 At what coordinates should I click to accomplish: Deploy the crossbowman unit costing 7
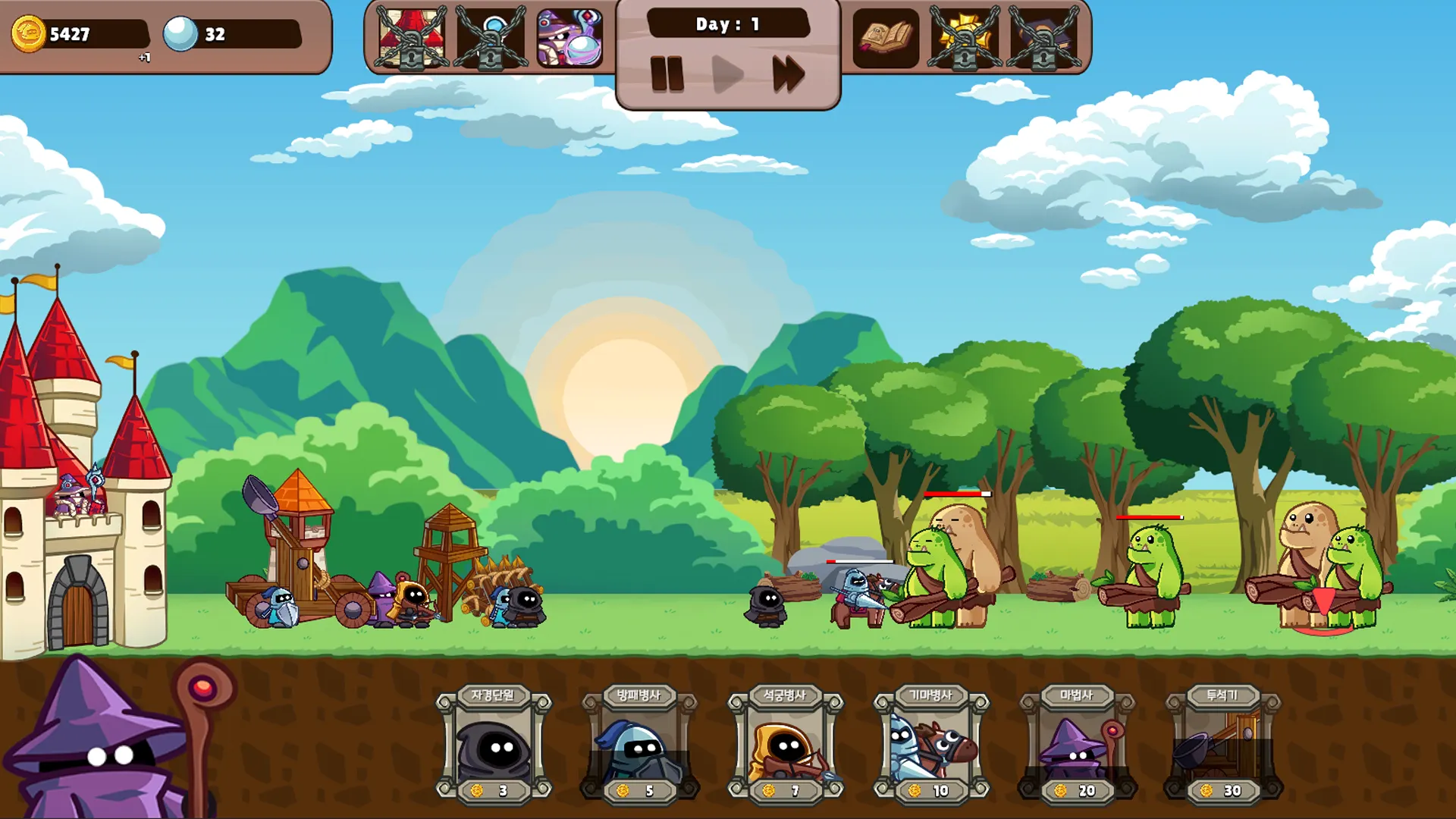786,745
